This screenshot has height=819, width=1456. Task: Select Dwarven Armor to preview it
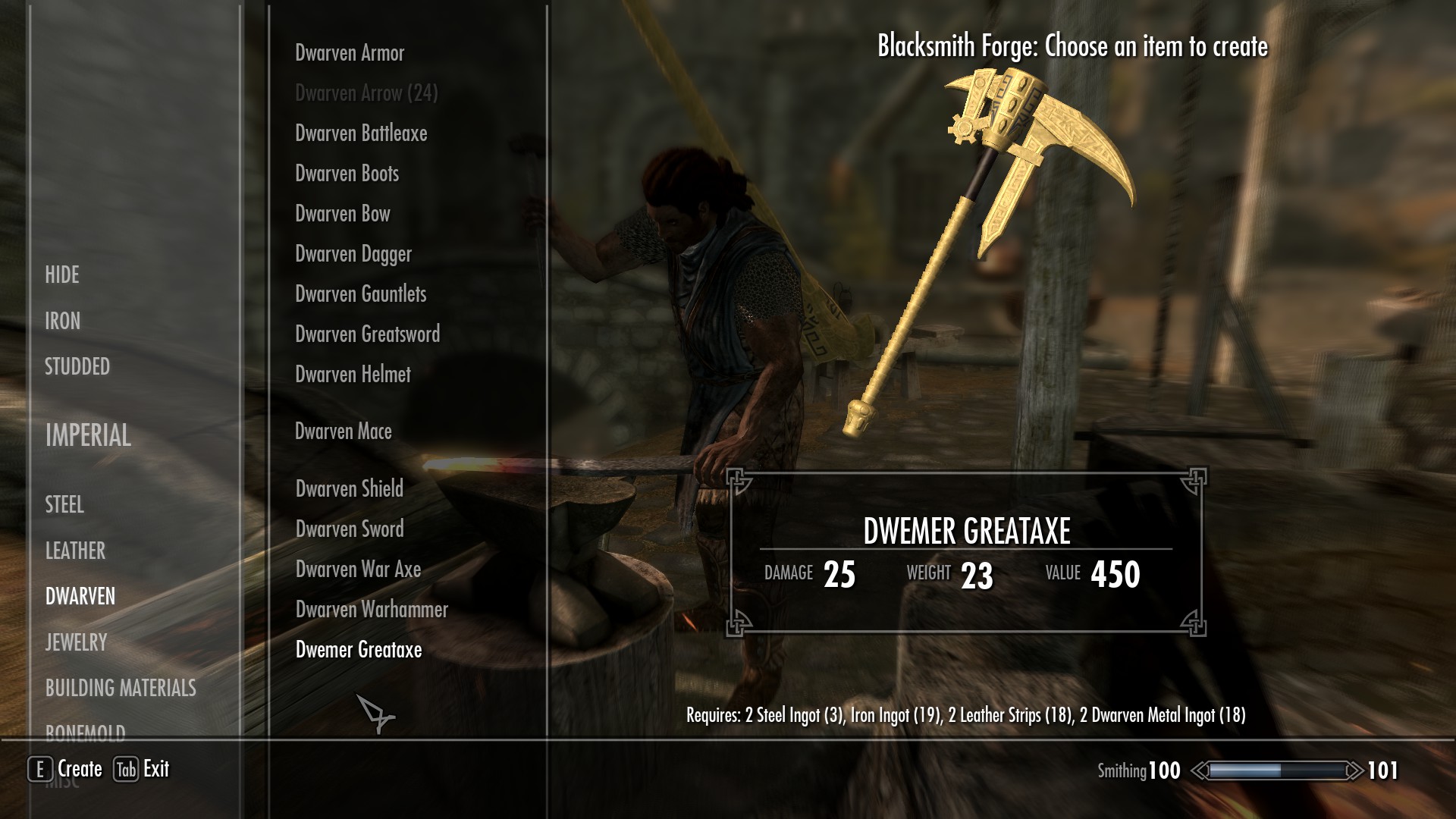pos(350,52)
